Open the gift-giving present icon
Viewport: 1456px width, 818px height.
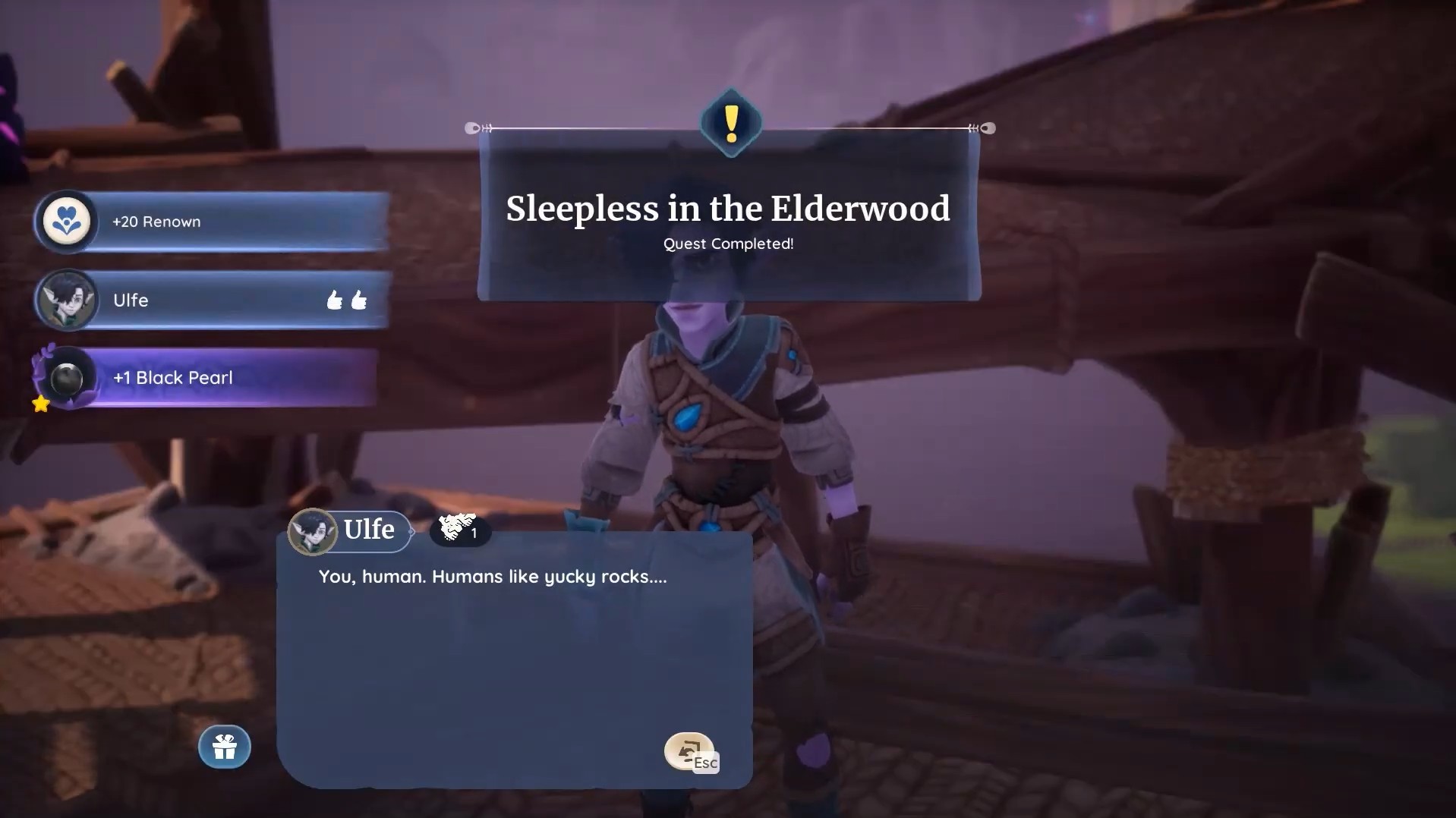coord(224,747)
